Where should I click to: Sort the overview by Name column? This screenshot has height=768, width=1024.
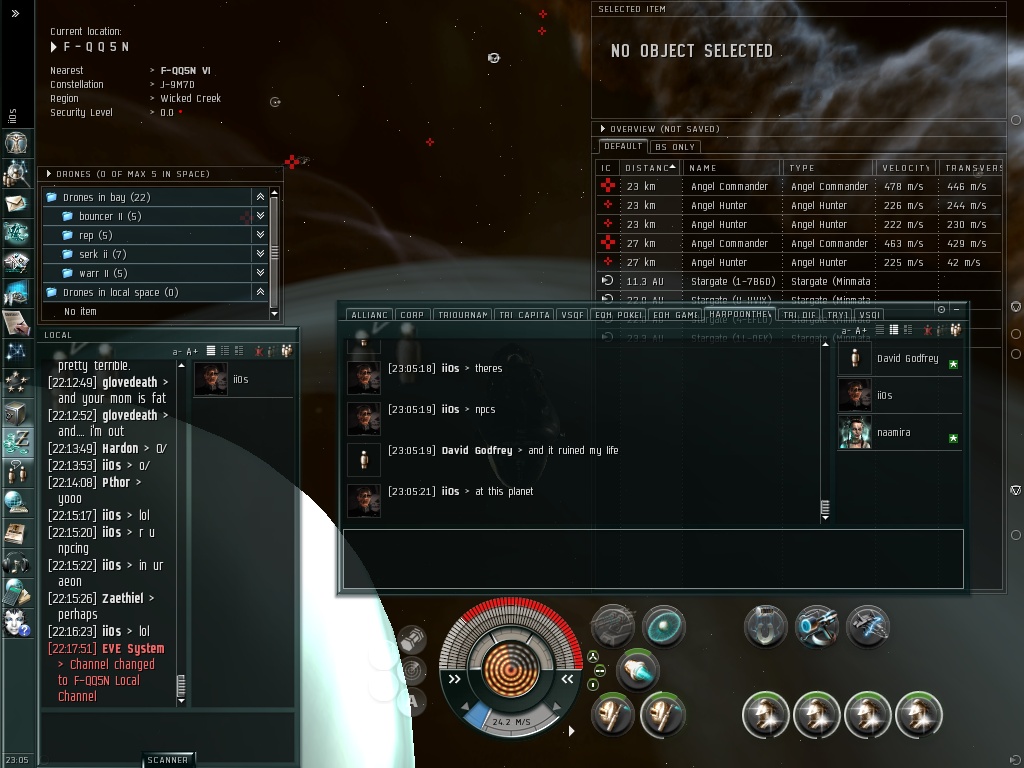(x=730, y=168)
